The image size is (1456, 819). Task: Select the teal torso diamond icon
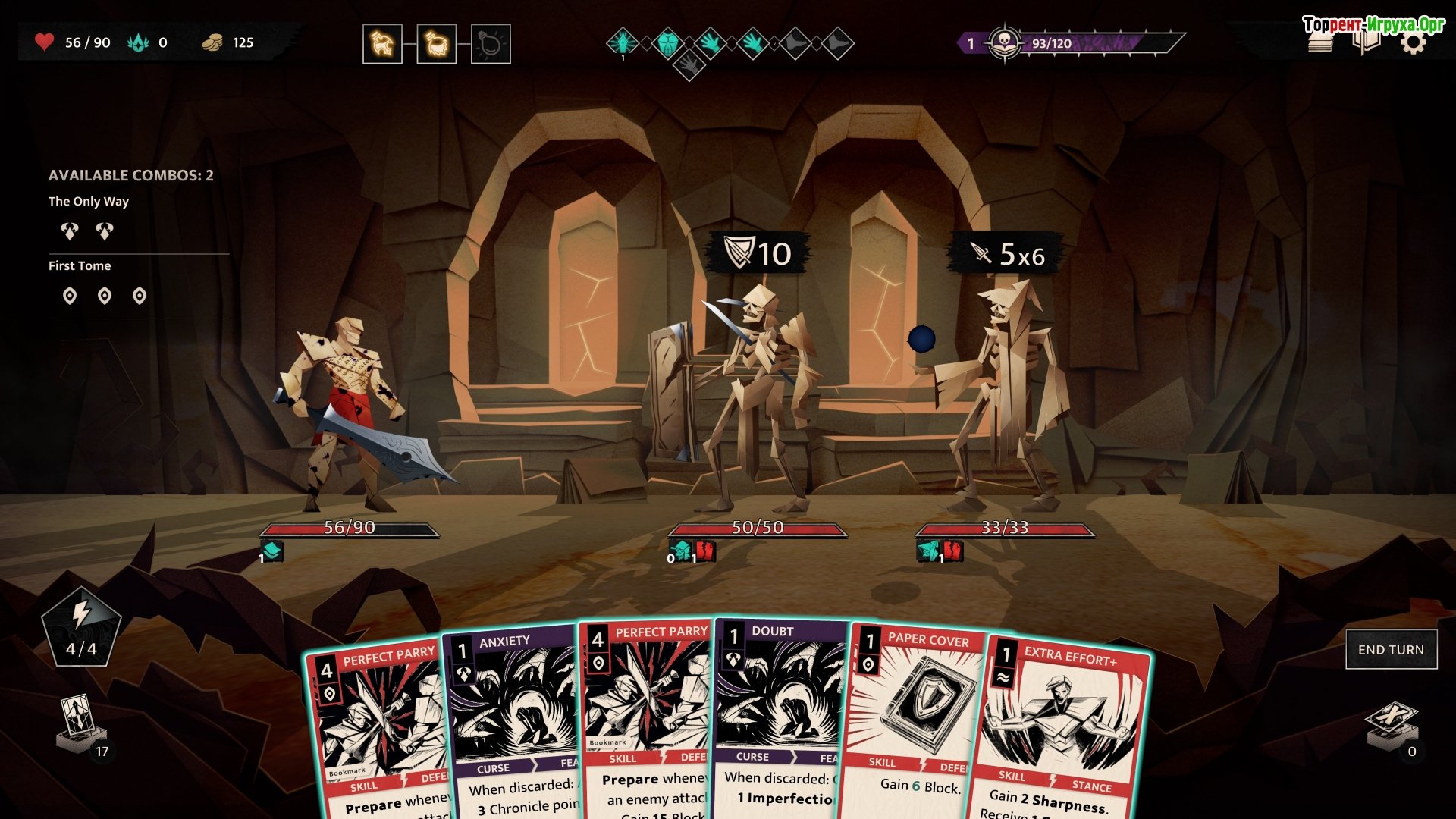[x=667, y=43]
